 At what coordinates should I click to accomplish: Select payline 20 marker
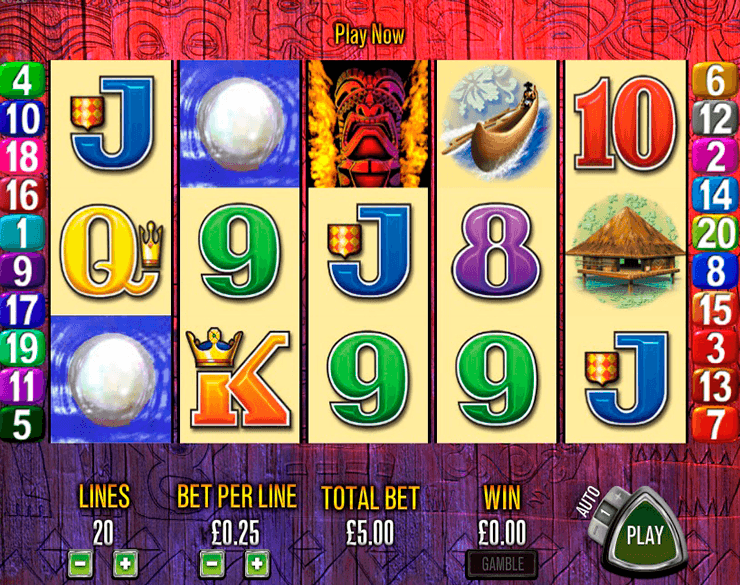tap(716, 233)
